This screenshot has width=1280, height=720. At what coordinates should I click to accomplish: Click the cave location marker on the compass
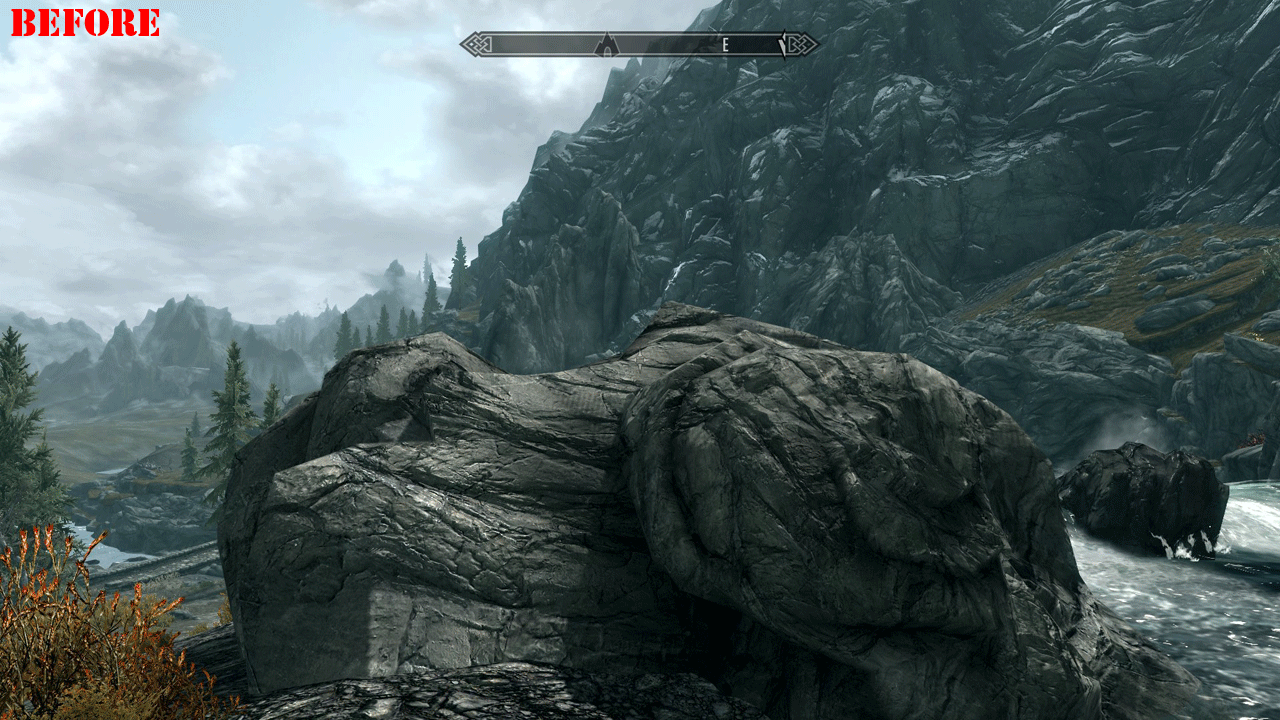tap(606, 45)
